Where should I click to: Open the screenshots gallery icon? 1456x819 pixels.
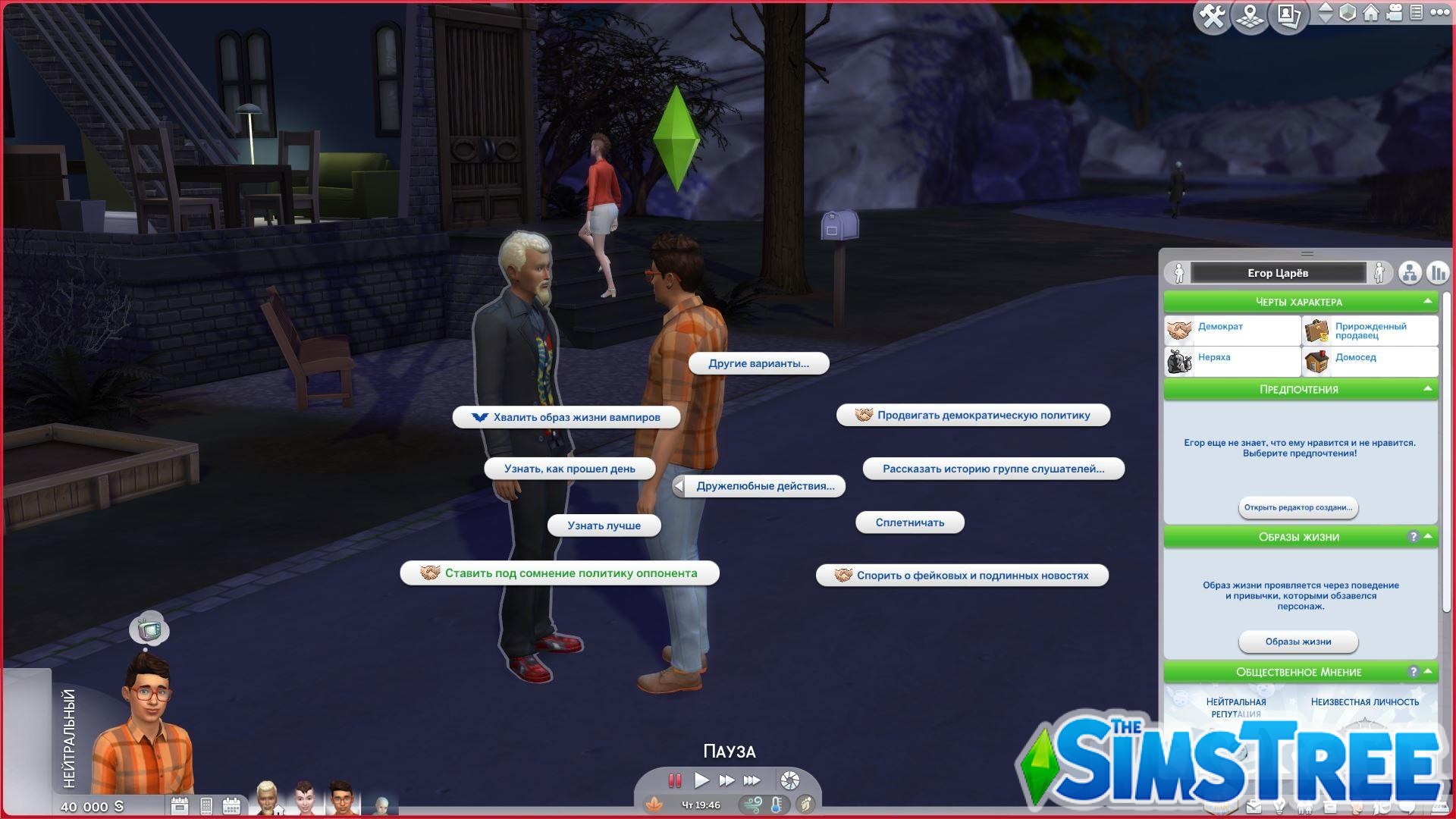tap(1288, 14)
